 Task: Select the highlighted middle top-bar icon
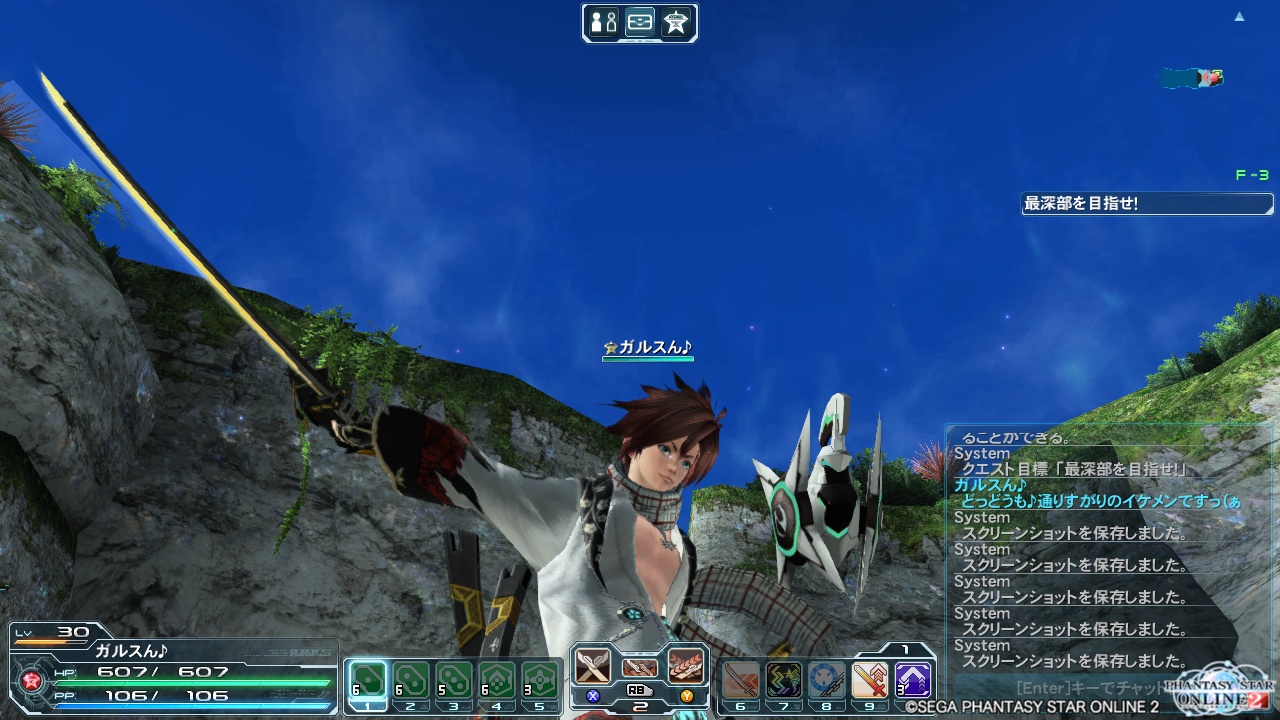640,23
